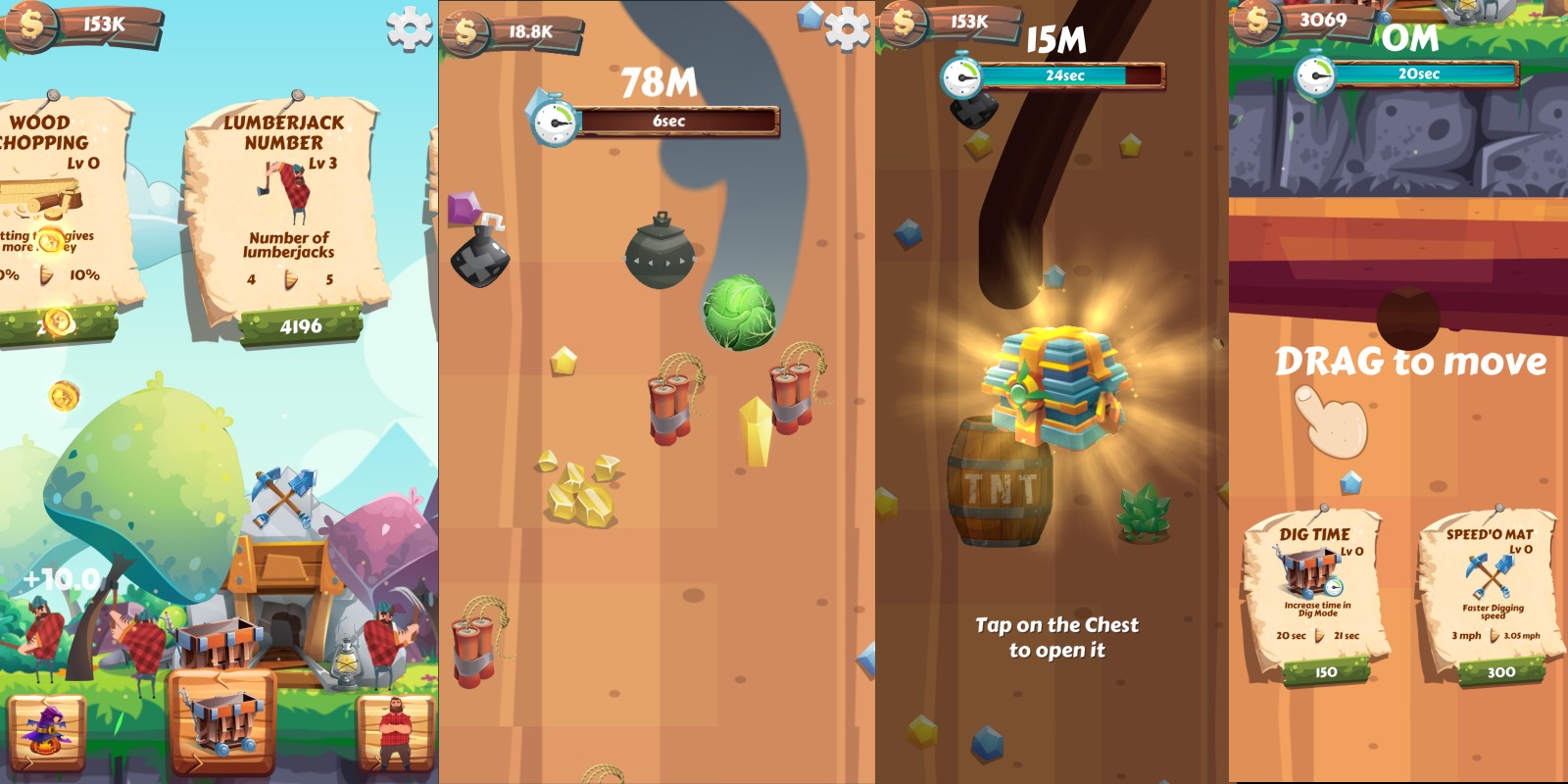Purchase the Dig Time upgrade for 150
The height and width of the screenshot is (784, 1568).
[x=1325, y=672]
